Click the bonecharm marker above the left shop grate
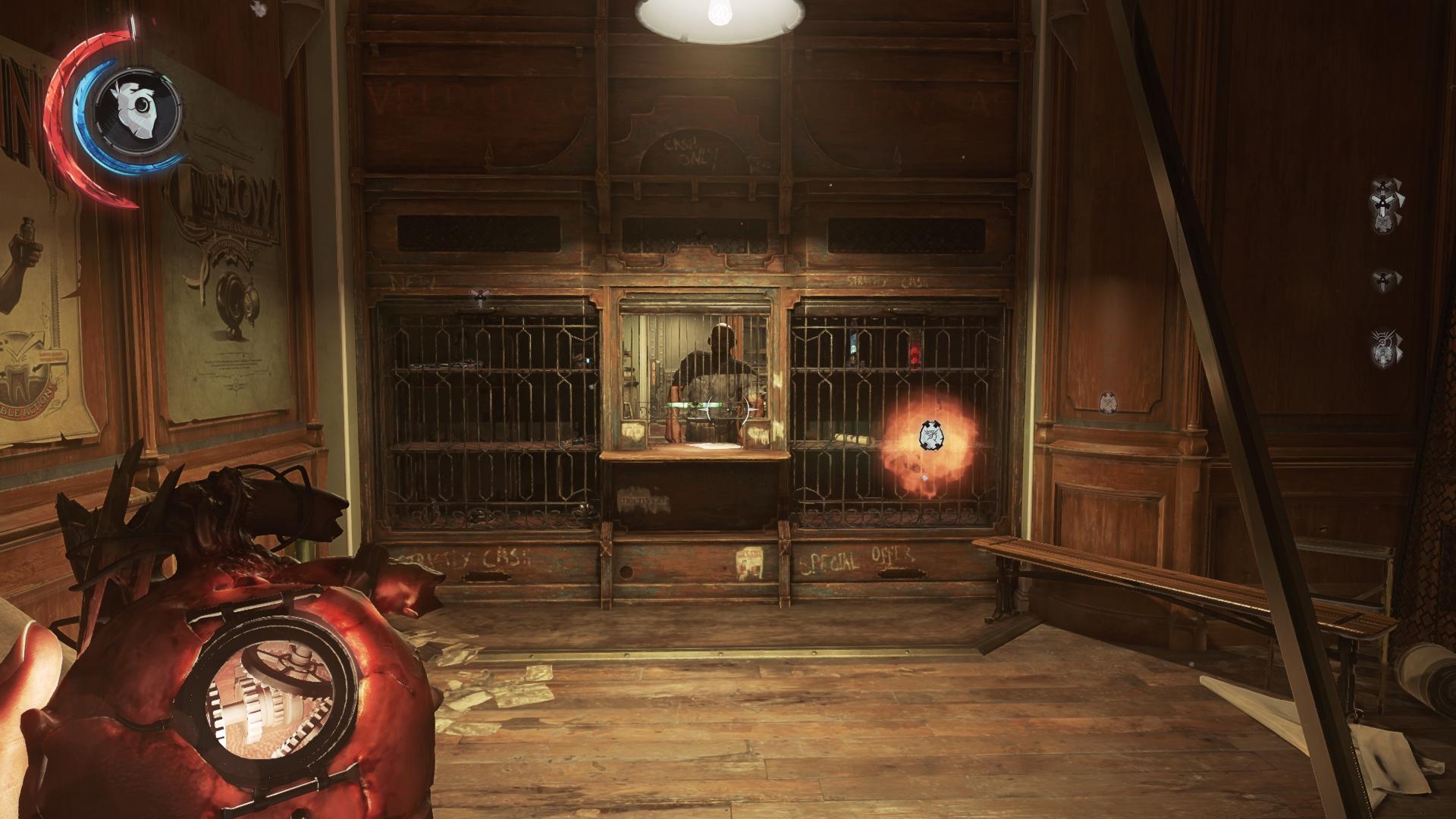 tap(479, 297)
